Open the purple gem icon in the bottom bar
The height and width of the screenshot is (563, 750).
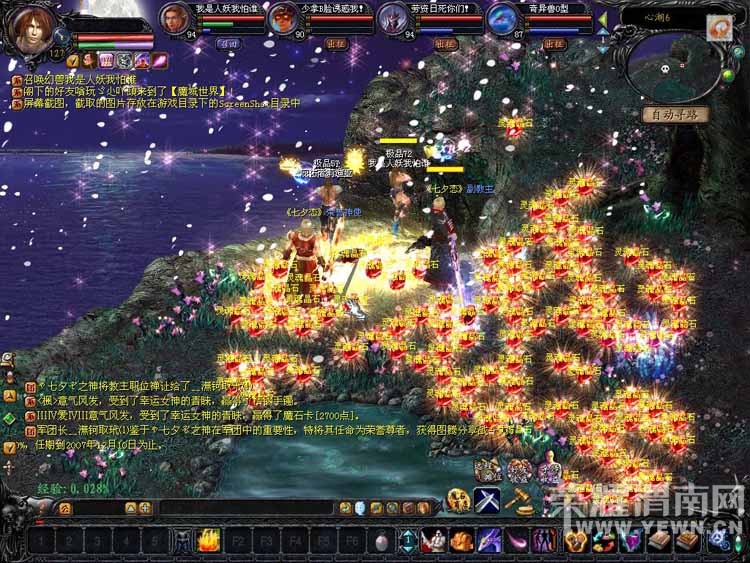click(632, 541)
